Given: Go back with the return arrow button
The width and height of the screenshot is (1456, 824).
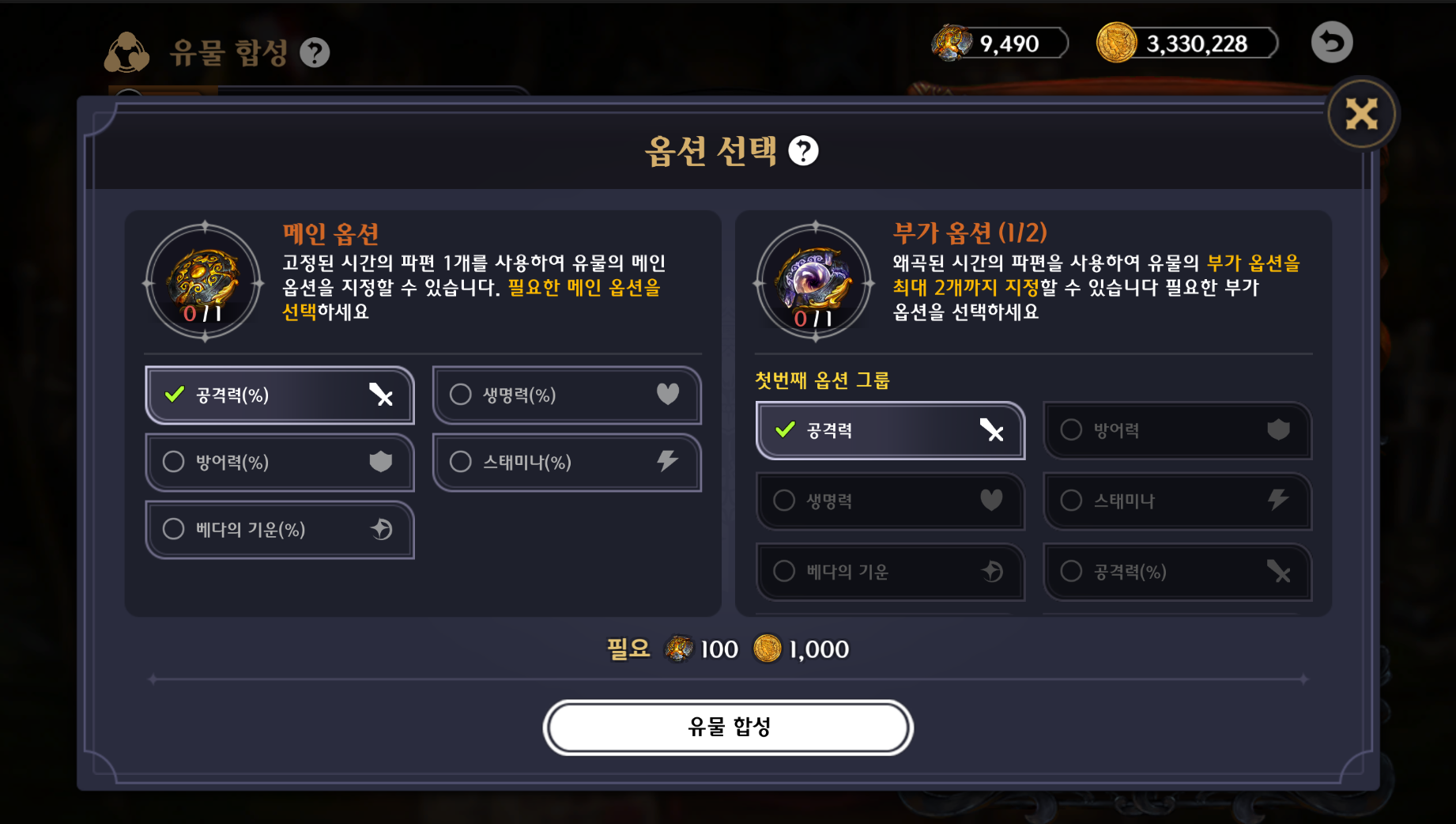Looking at the screenshot, I should (1331, 43).
